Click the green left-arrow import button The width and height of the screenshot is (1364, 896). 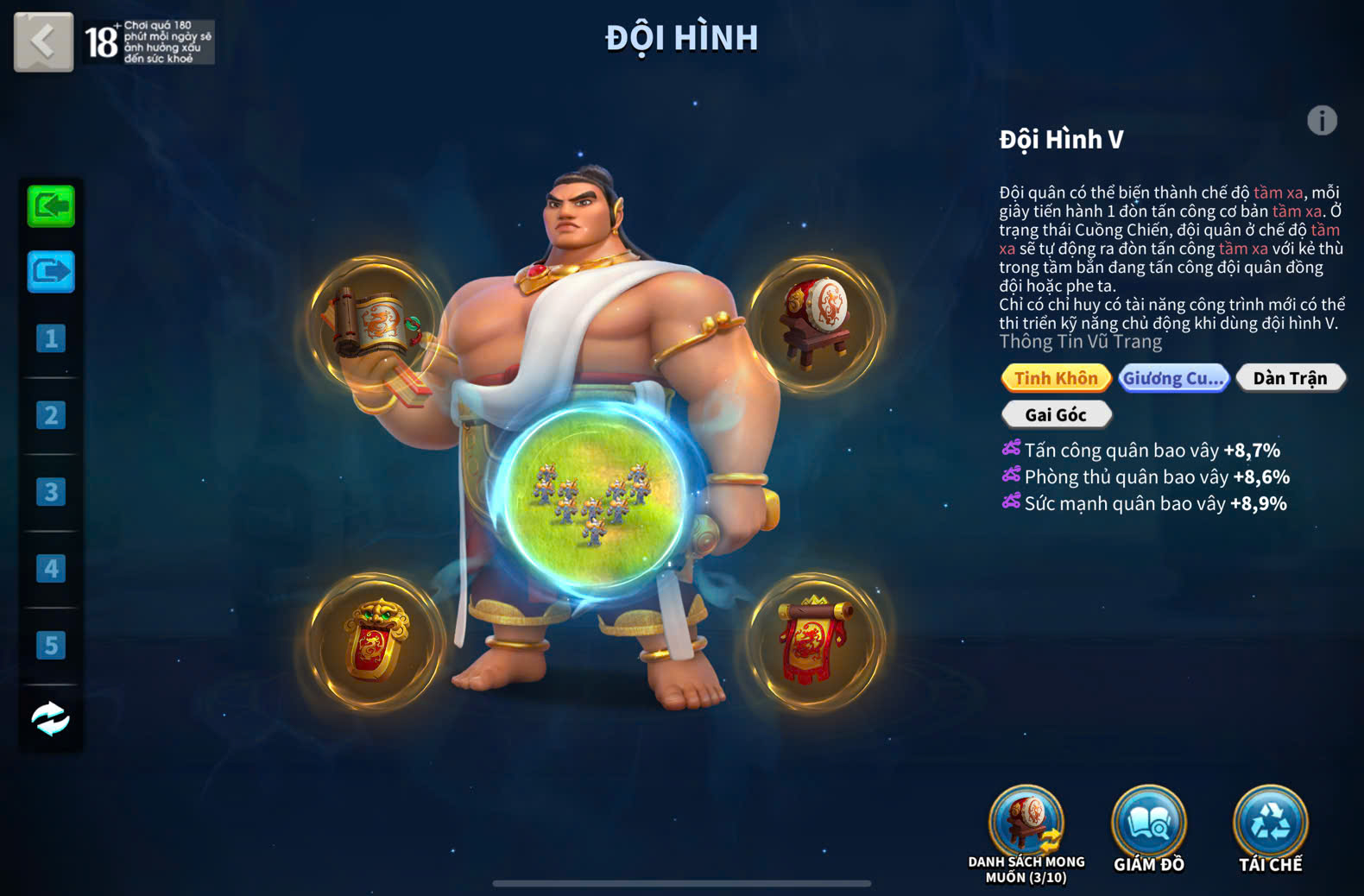pyautogui.click(x=51, y=206)
